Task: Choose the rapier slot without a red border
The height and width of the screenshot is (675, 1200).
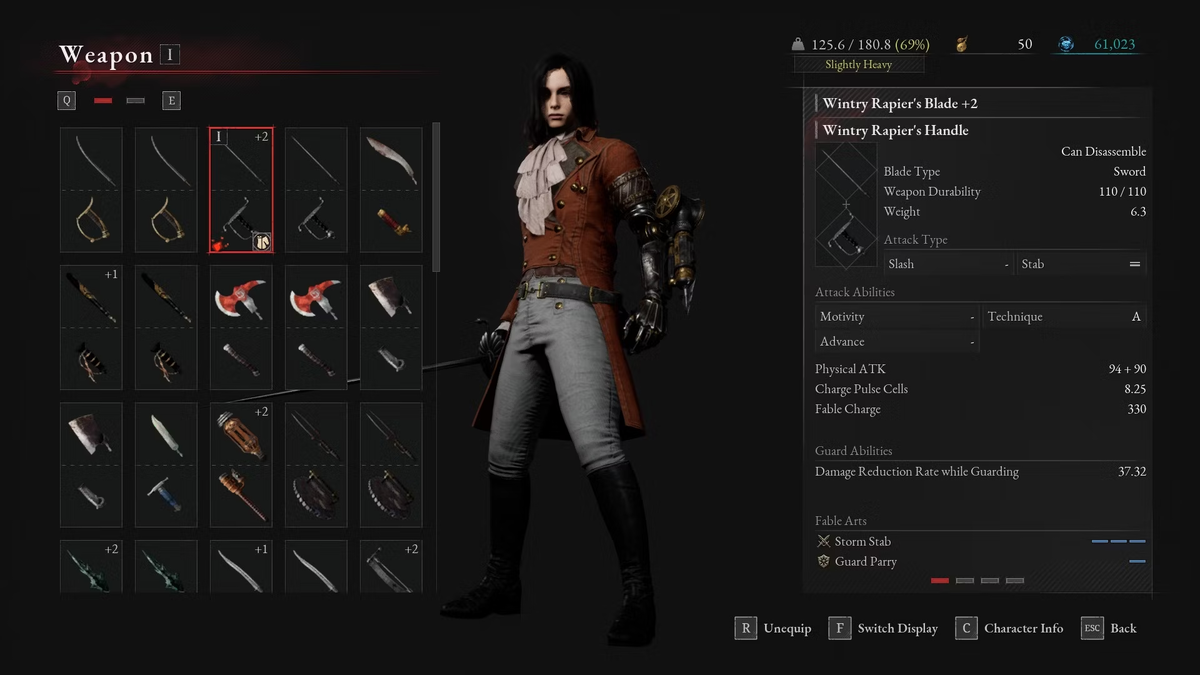Action: [x=316, y=190]
